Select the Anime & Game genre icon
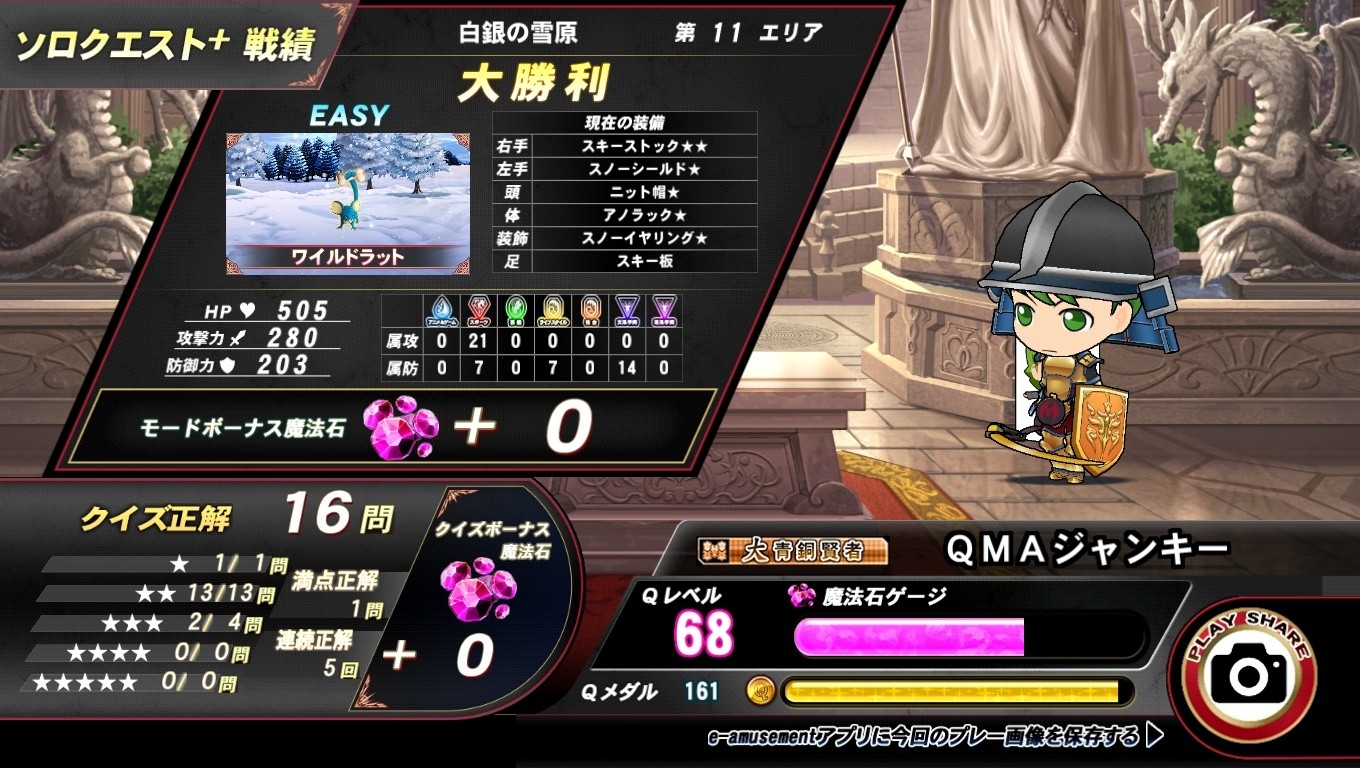This screenshot has height=768, width=1360. click(442, 308)
